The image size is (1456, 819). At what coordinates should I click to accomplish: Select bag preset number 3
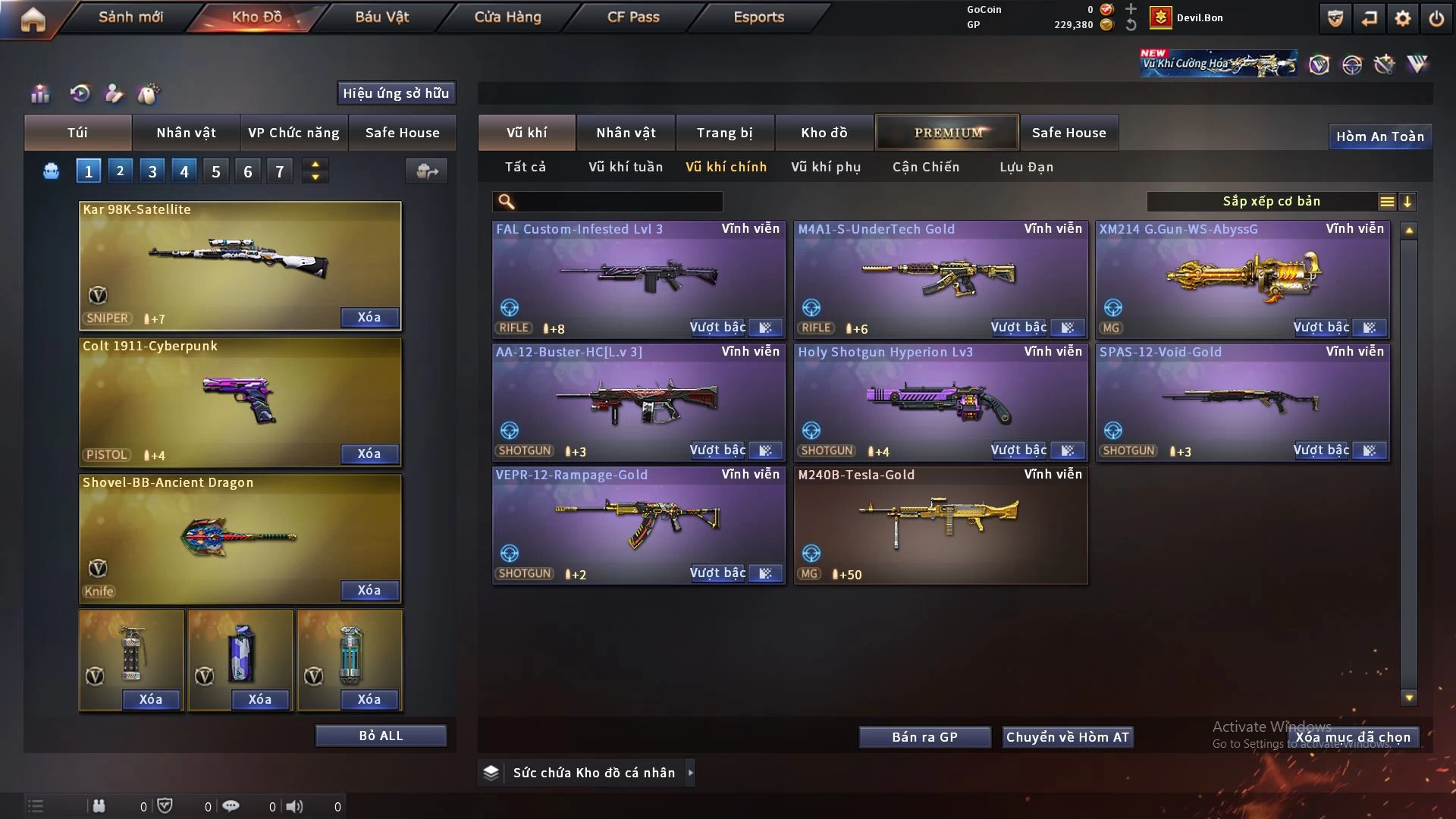[x=152, y=171]
